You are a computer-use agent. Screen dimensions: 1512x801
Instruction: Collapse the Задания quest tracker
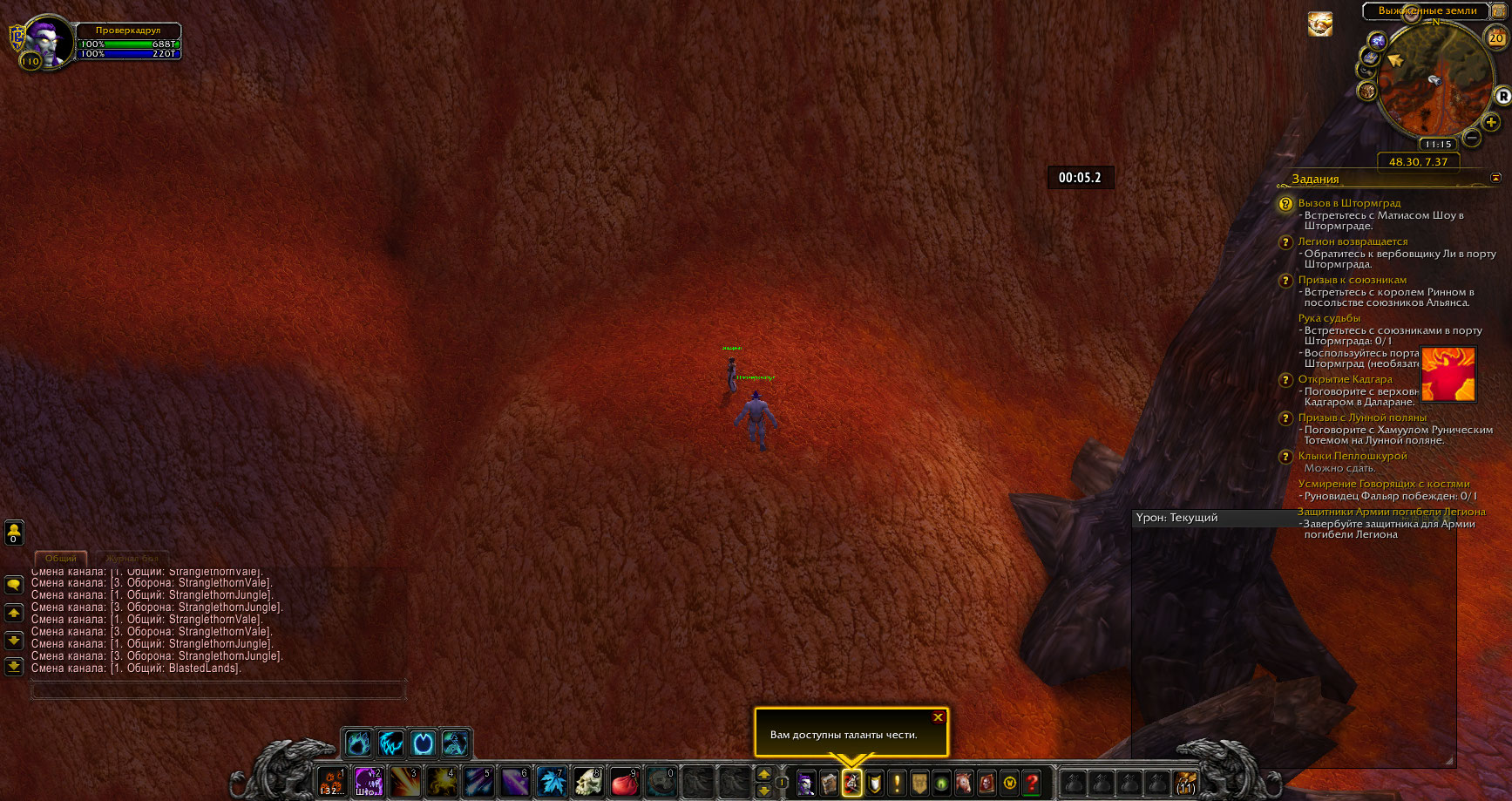(x=1495, y=178)
